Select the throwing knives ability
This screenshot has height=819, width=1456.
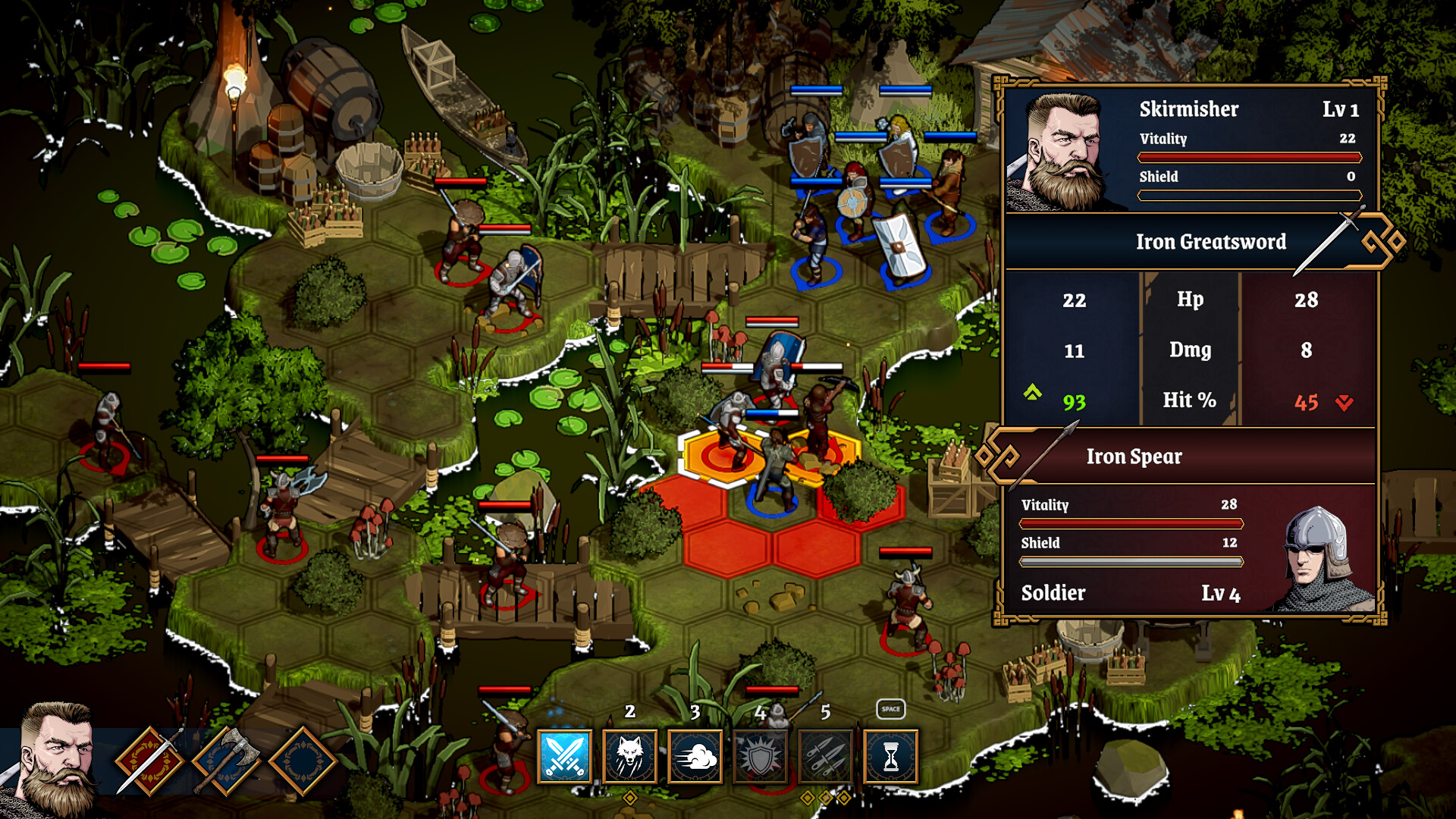pyautogui.click(x=826, y=756)
